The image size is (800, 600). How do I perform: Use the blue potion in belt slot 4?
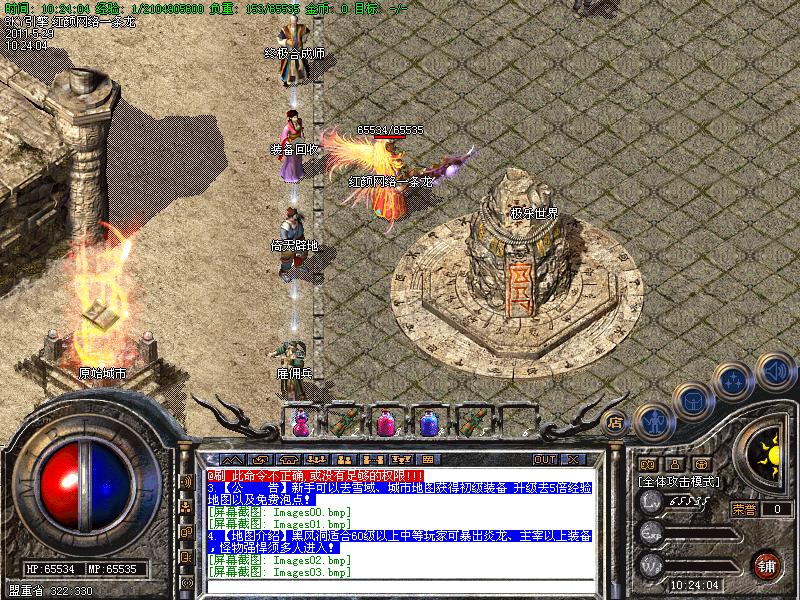pyautogui.click(x=428, y=423)
